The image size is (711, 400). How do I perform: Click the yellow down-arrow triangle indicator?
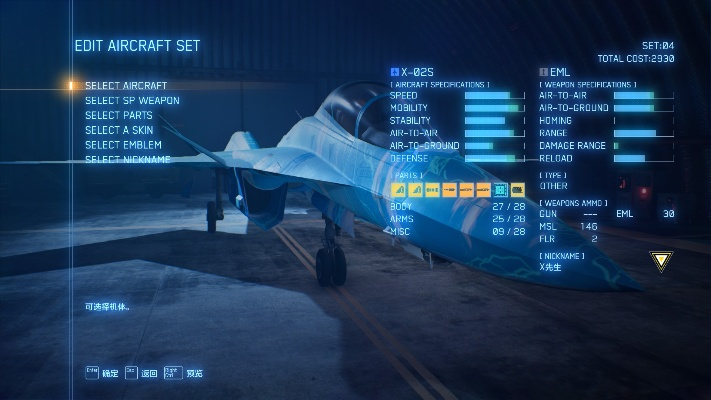661,262
